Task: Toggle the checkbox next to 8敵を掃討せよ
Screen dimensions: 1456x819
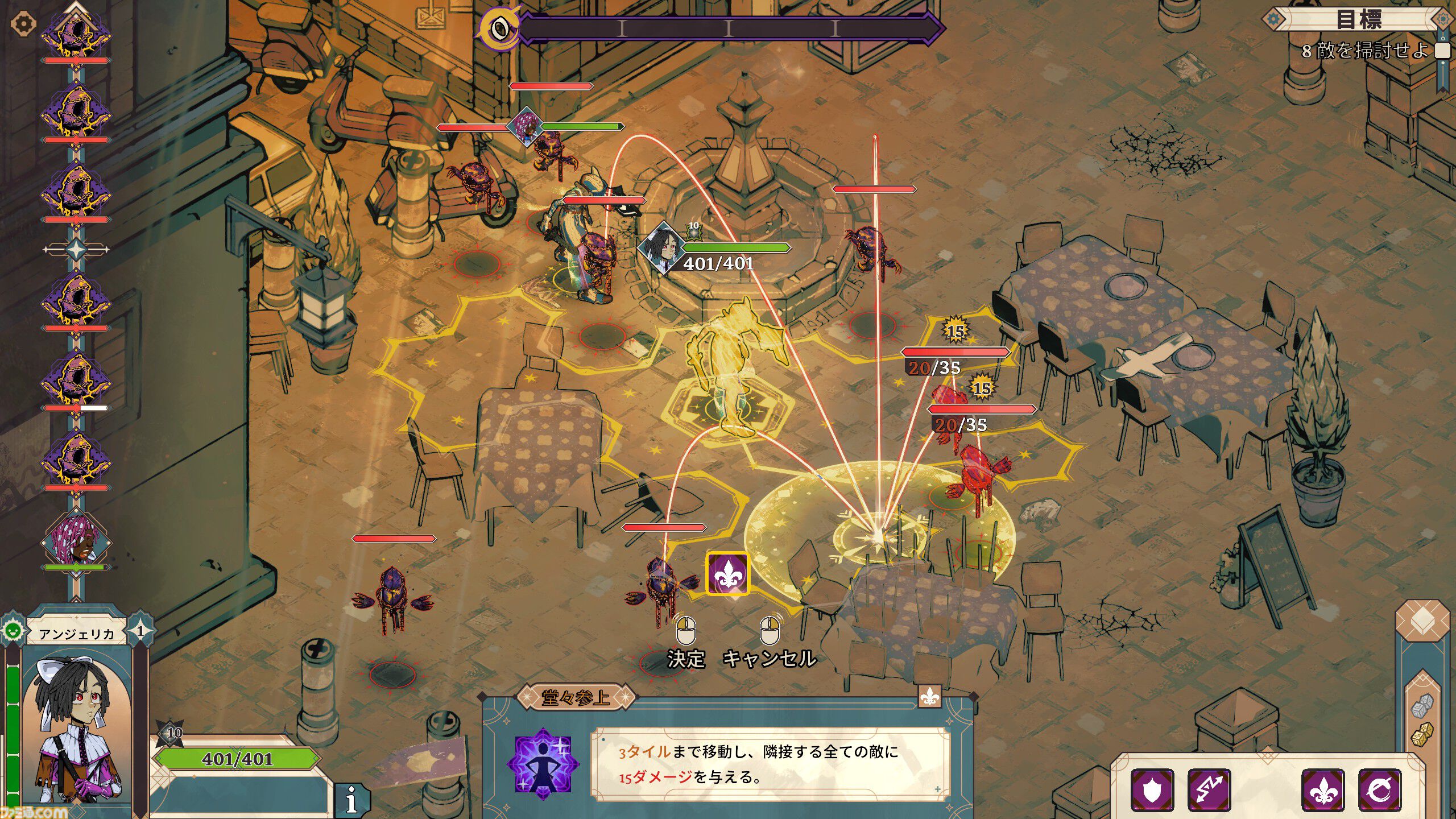Action: click(x=1443, y=52)
